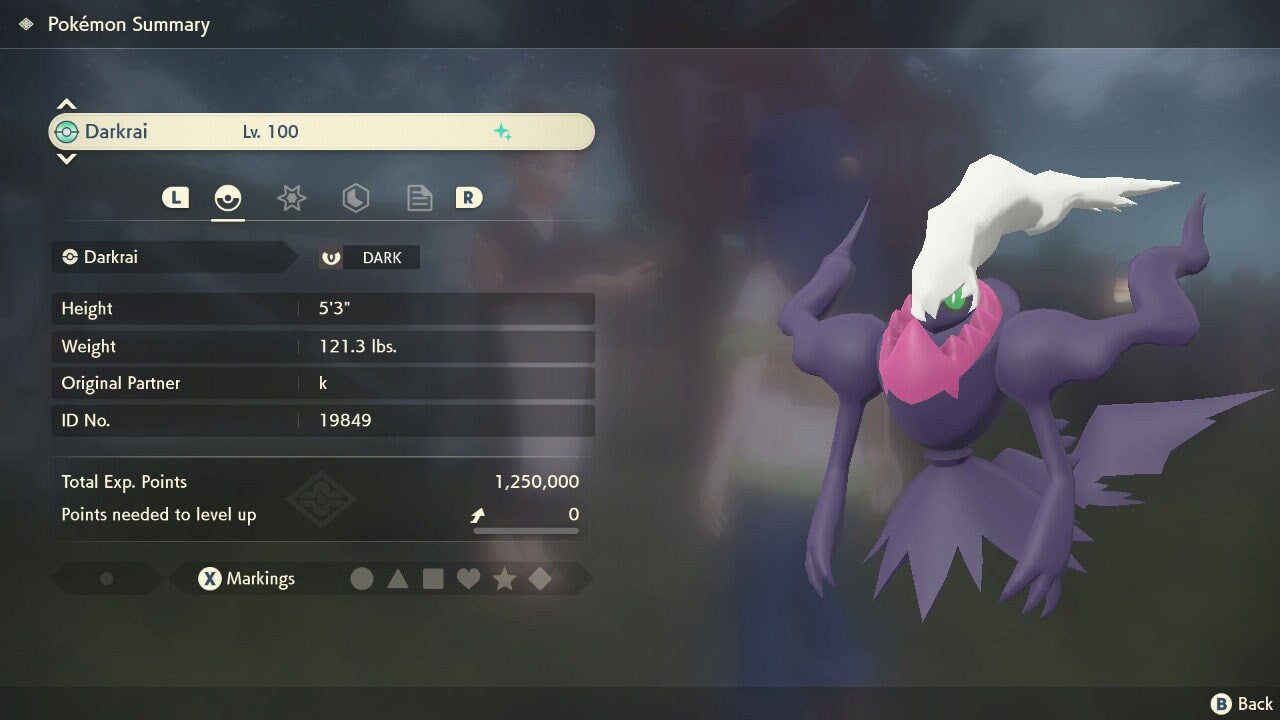Toggle the diamond marking
This screenshot has width=1280, height=720.
coord(540,579)
